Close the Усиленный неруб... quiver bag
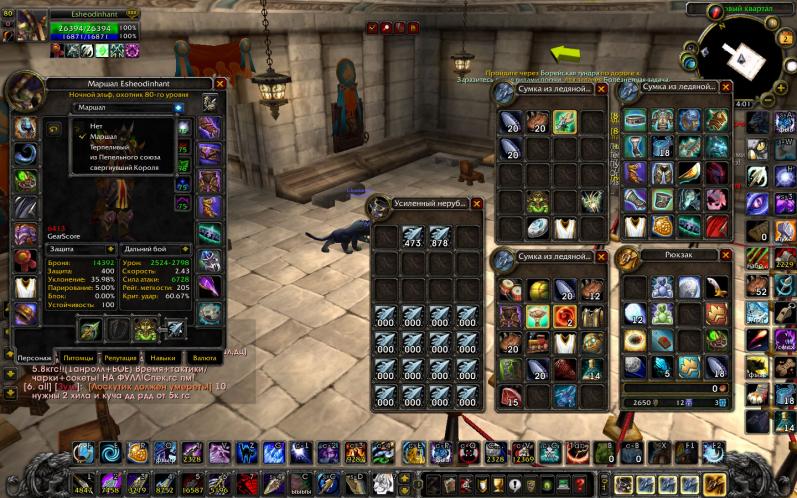The height and width of the screenshot is (498, 797). (476, 203)
